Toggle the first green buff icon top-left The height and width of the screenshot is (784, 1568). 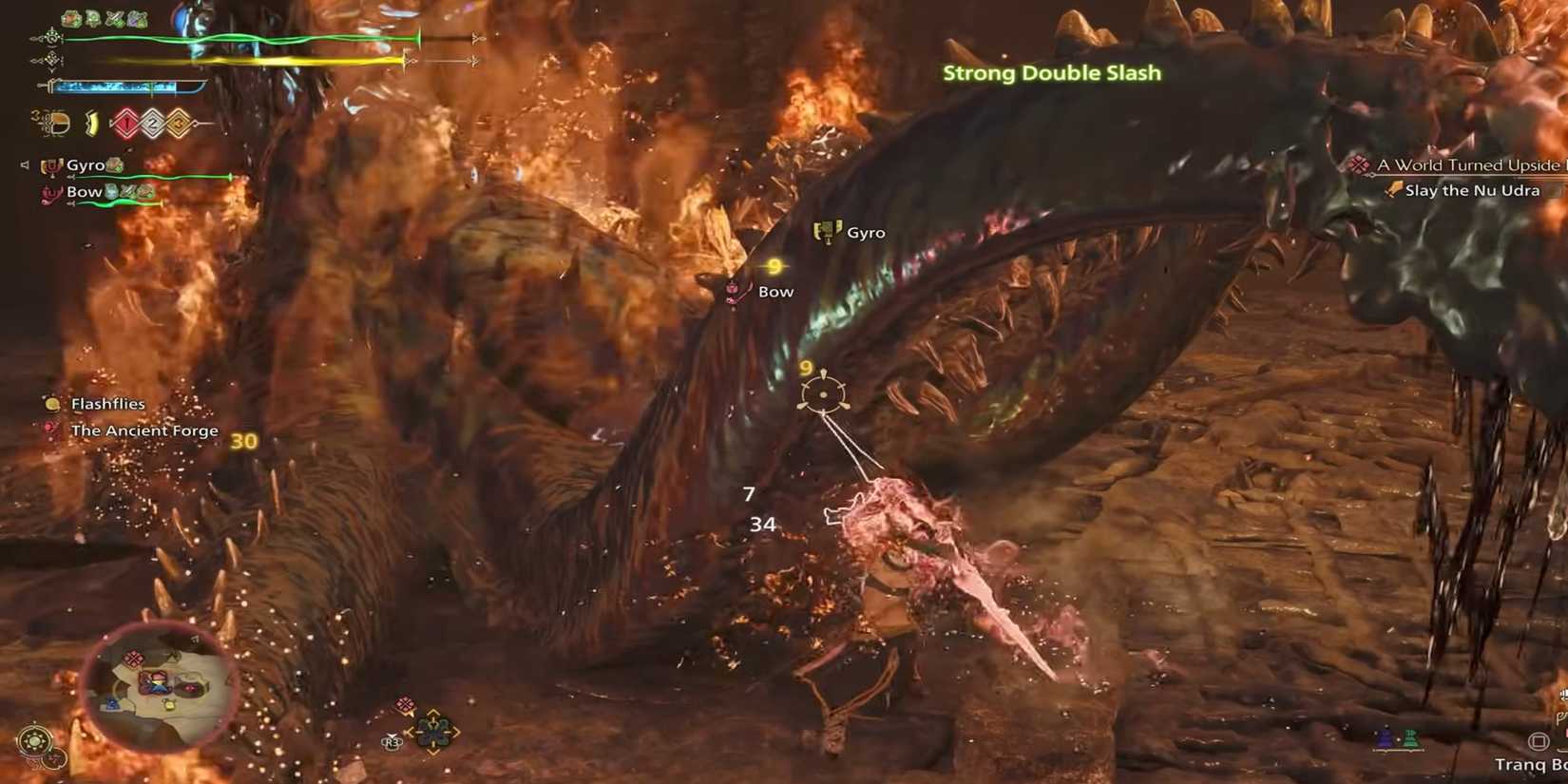68,18
